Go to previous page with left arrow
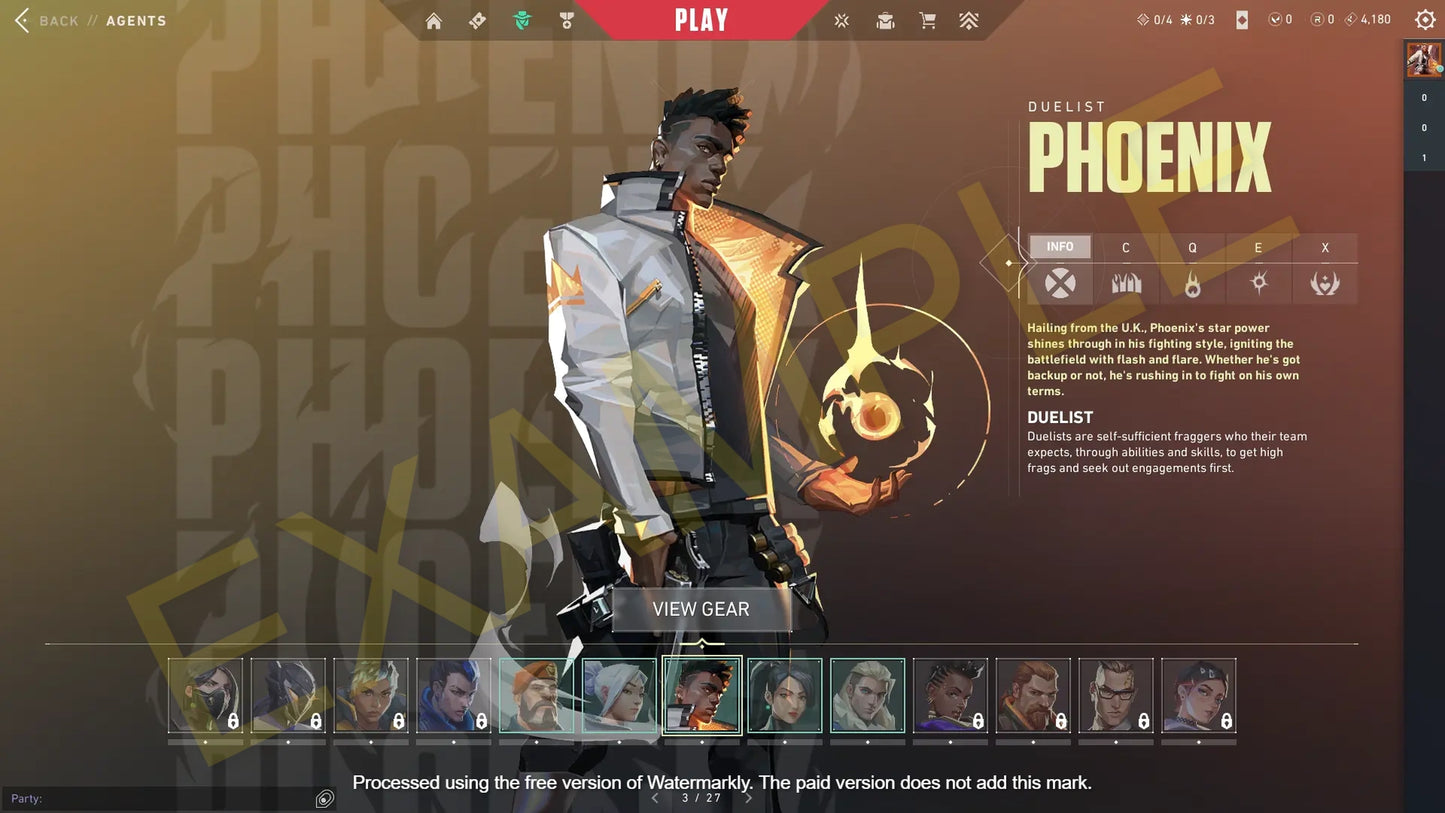1445x813 pixels. [655, 798]
